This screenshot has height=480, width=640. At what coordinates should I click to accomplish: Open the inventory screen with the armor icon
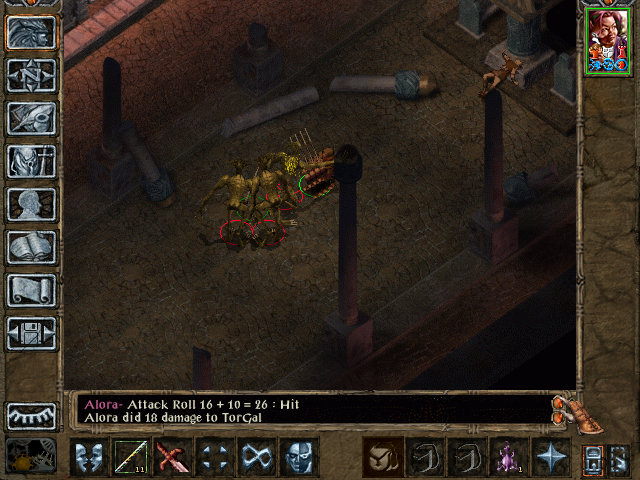31,161
